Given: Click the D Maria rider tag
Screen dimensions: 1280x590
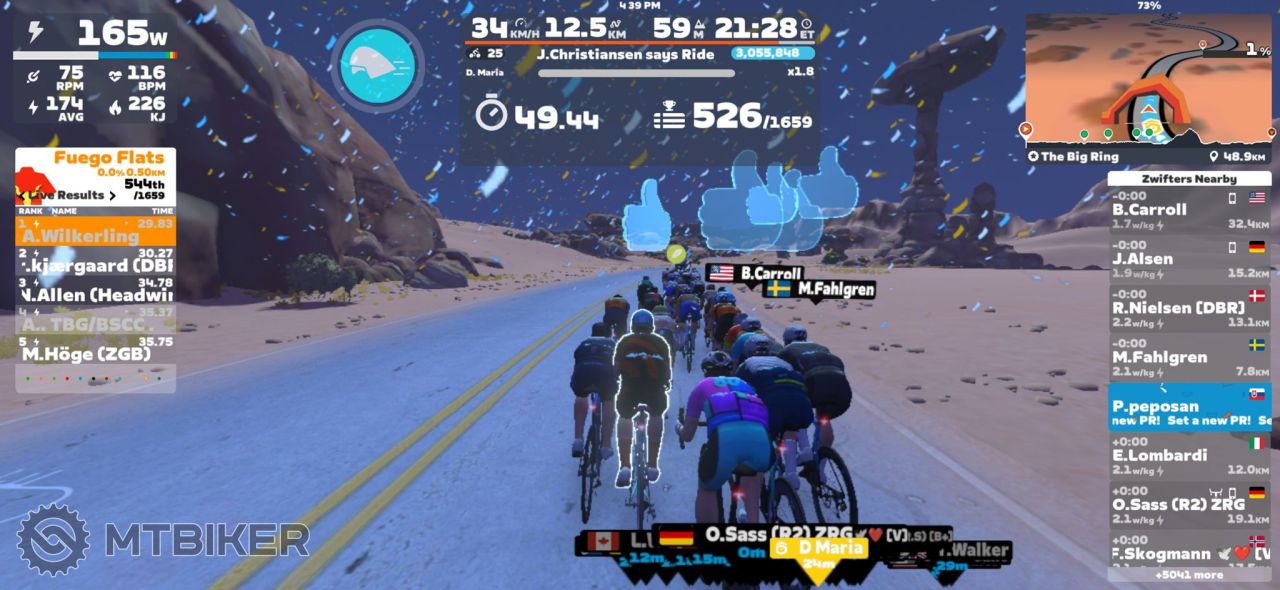Looking at the screenshot, I should pos(818,548).
